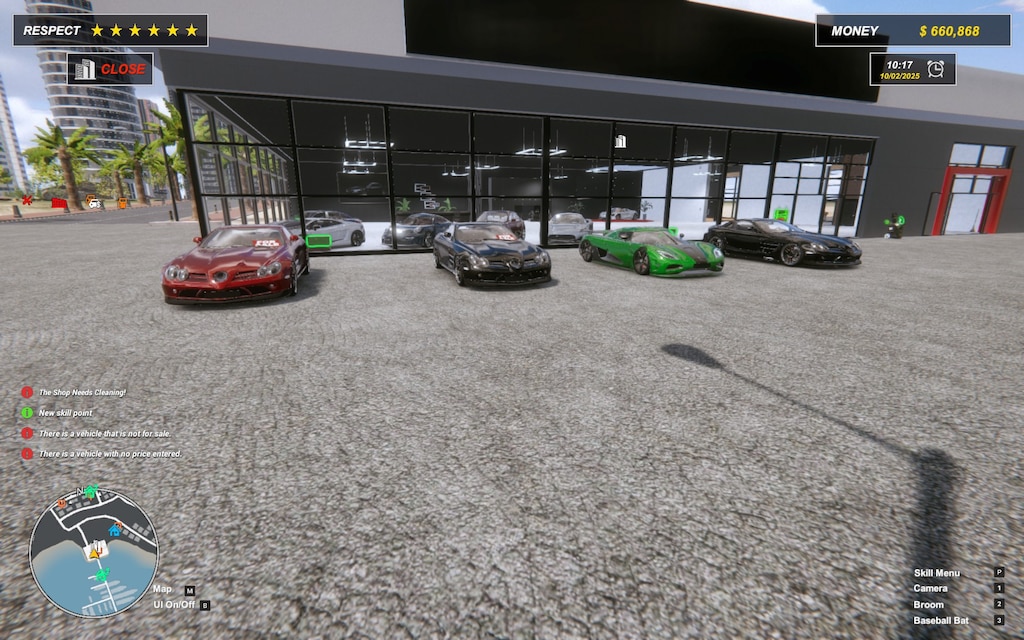This screenshot has height=640, width=1024.
Task: Open the Map label next to the minimap
Action: (x=162, y=590)
